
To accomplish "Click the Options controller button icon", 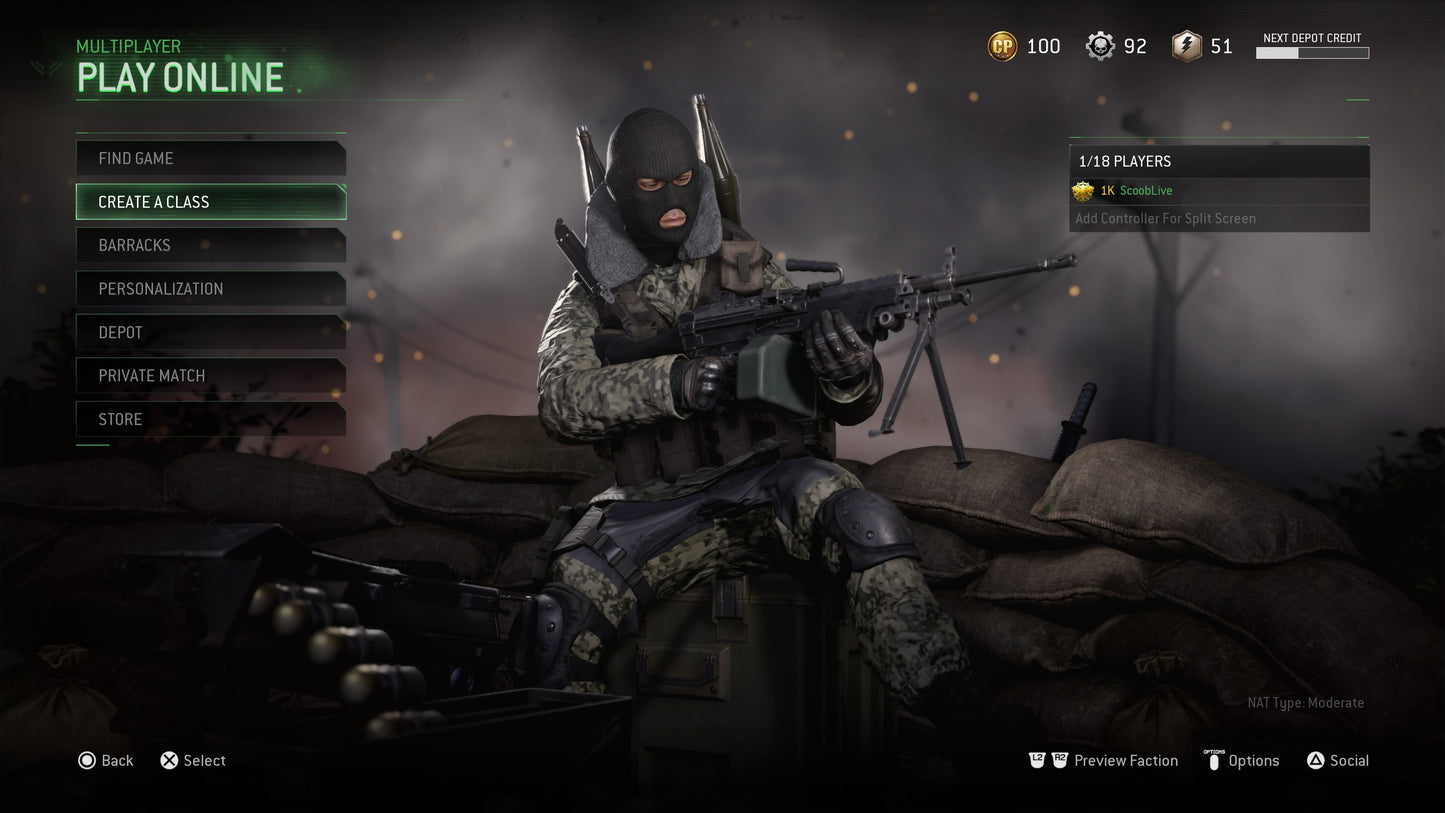I will click(x=1212, y=760).
